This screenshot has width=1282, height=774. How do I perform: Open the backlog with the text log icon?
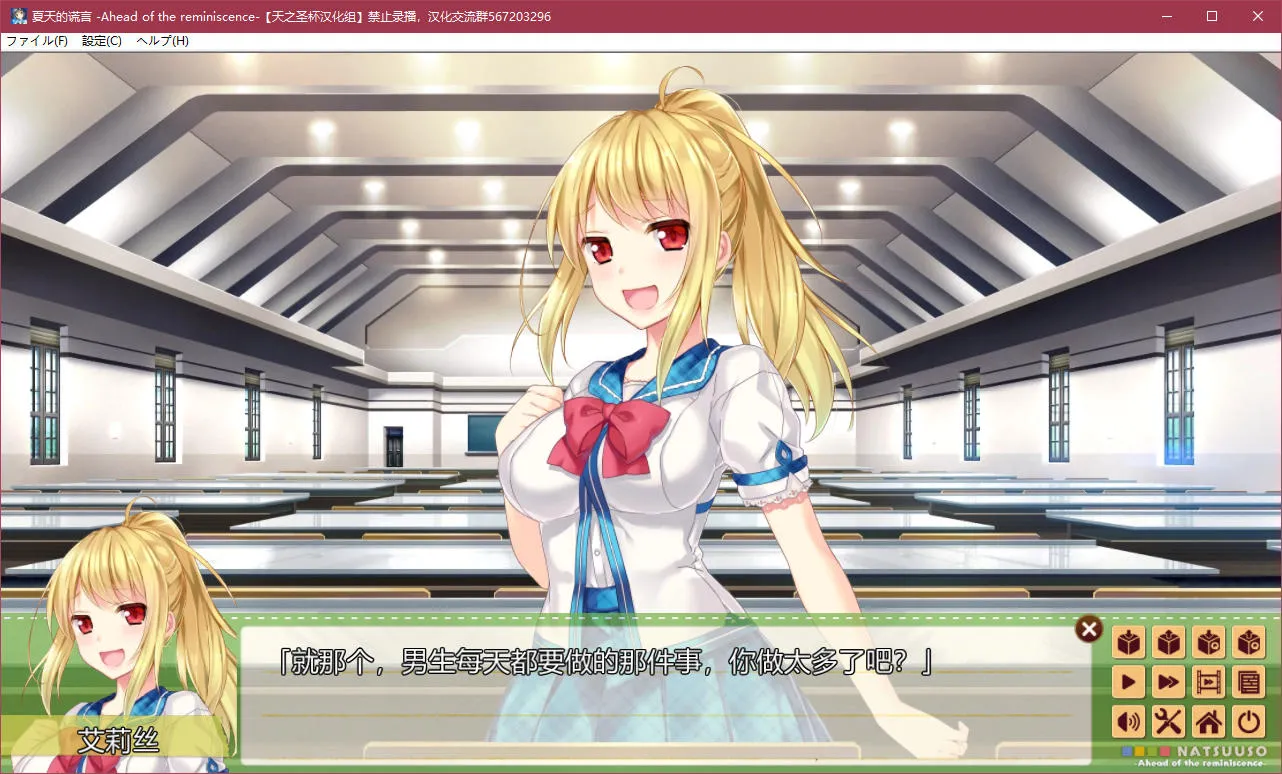click(x=1248, y=682)
